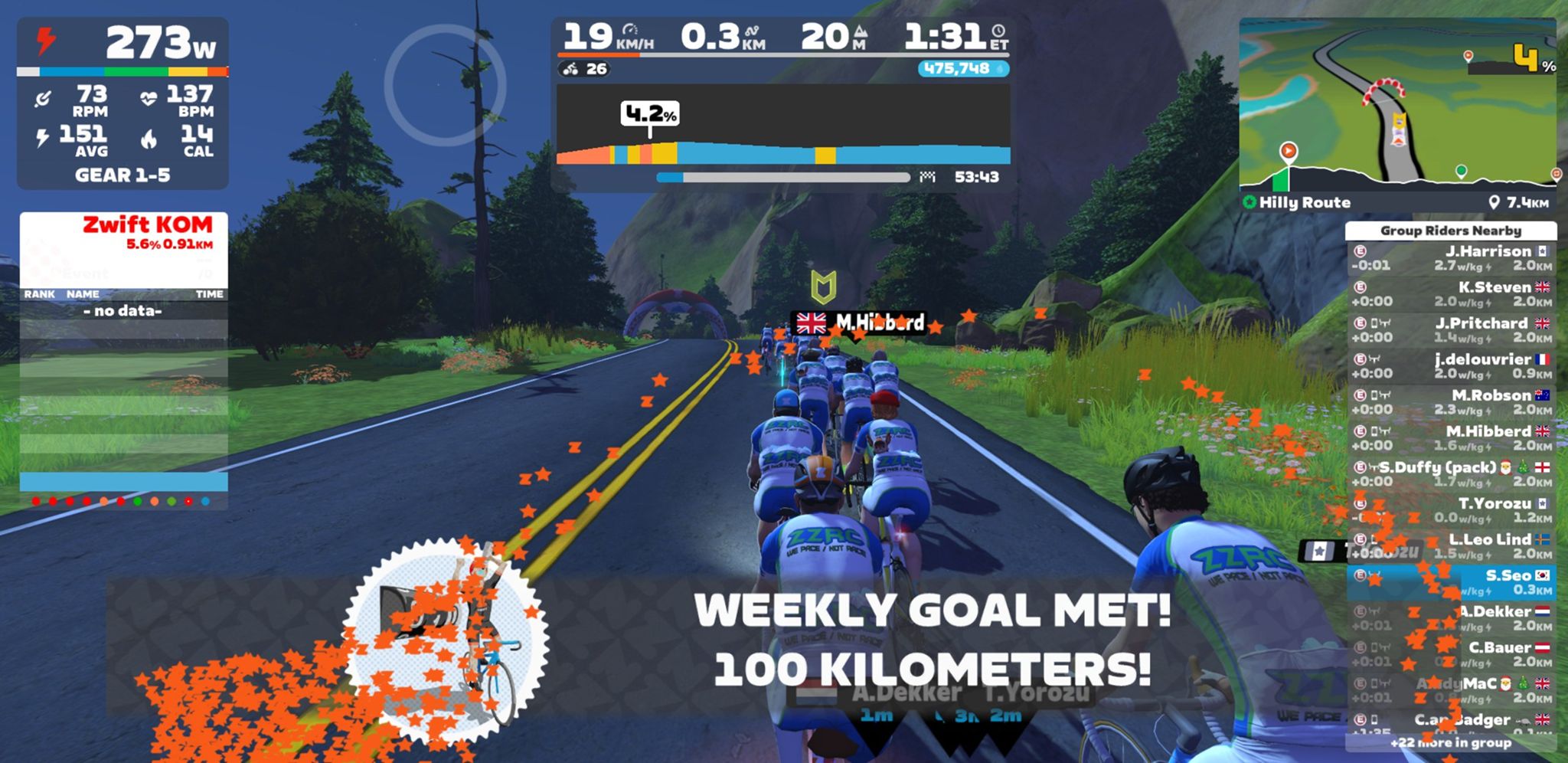Choose S.Duffy (pack) in the riders list
The height and width of the screenshot is (763, 1568).
tap(1451, 474)
